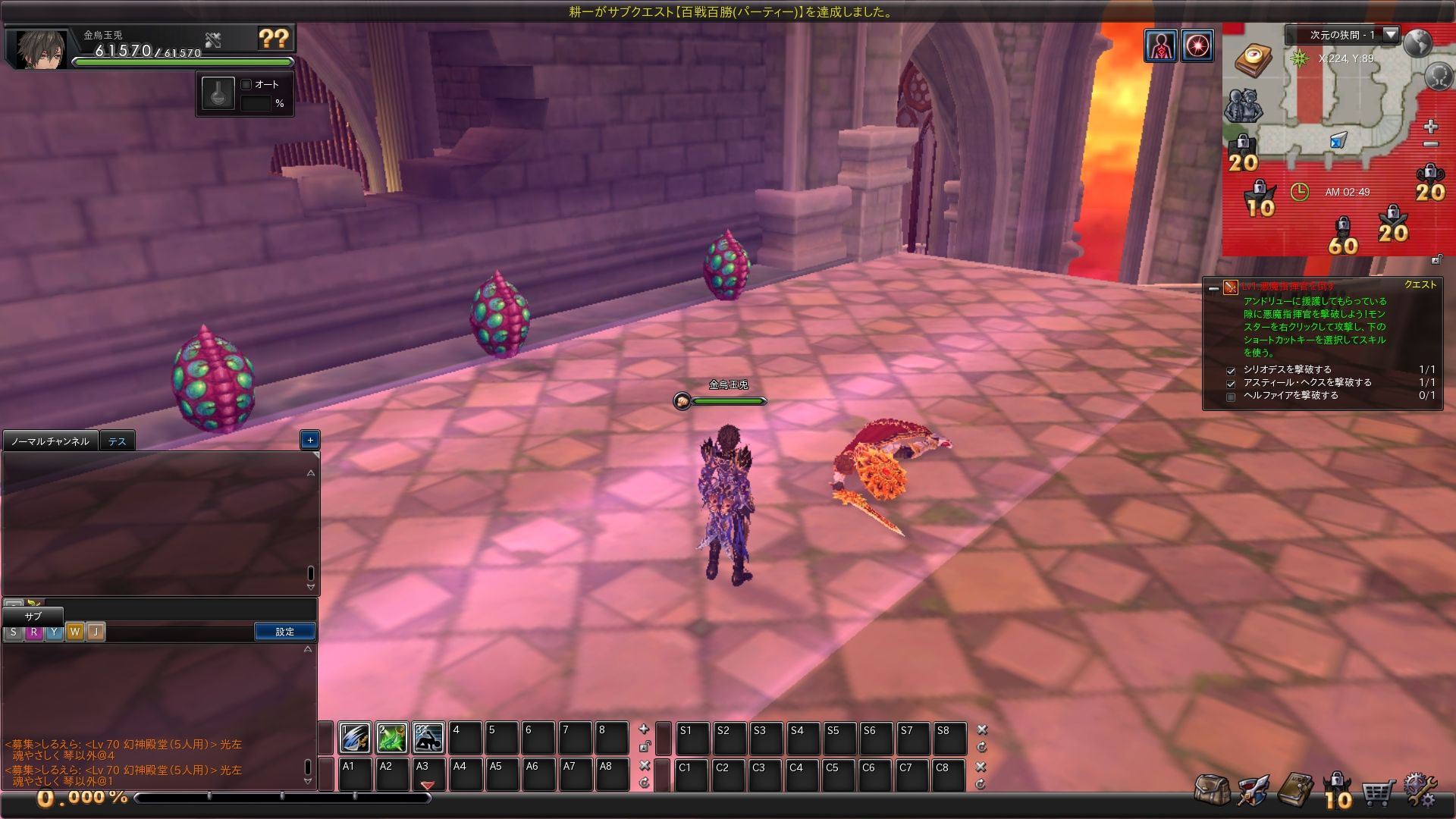Open the shopping cart item shop
This screenshot has width=1456, height=819.
1379,792
